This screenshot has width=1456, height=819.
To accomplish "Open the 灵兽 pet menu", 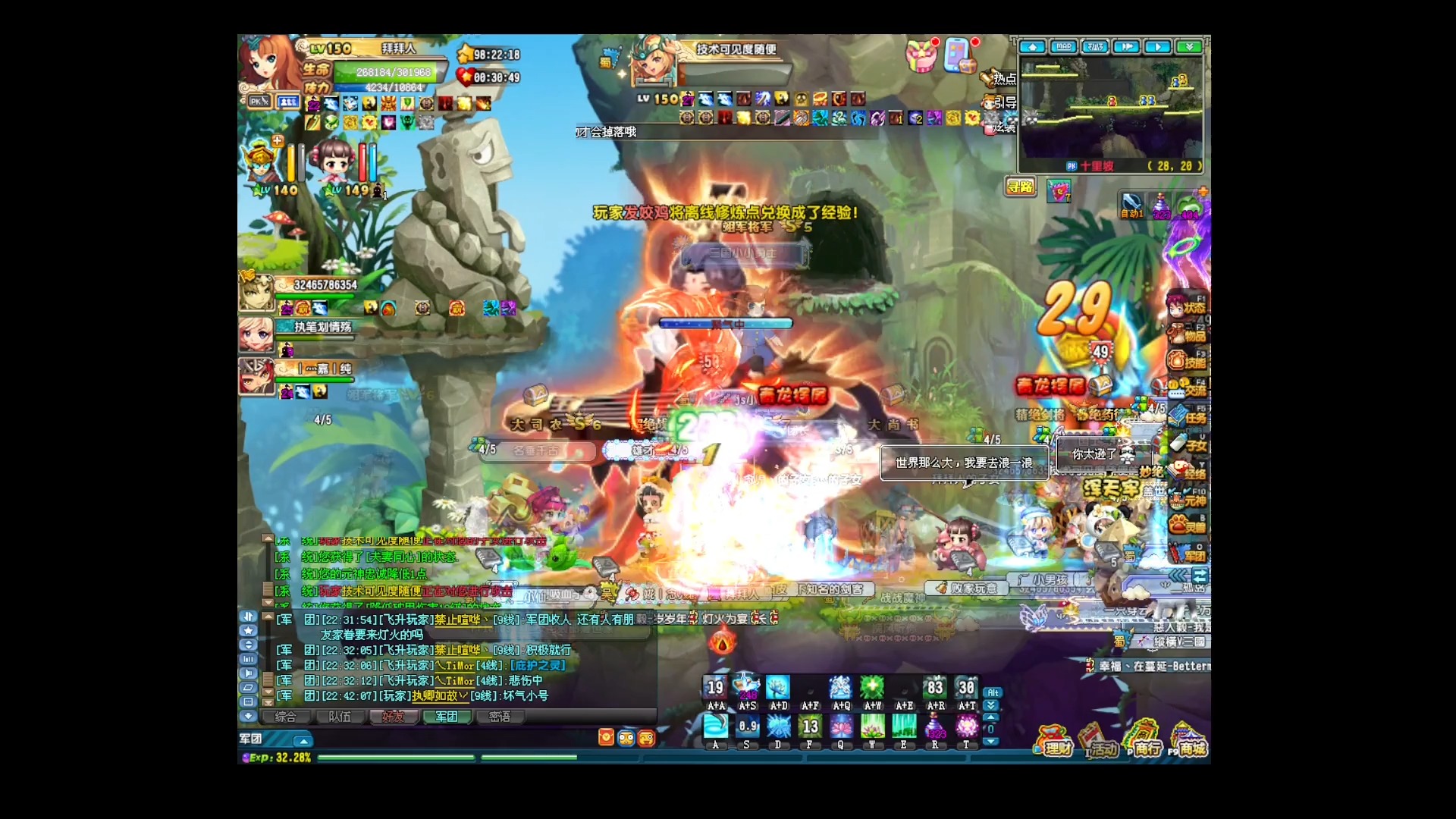I will (x=1187, y=526).
